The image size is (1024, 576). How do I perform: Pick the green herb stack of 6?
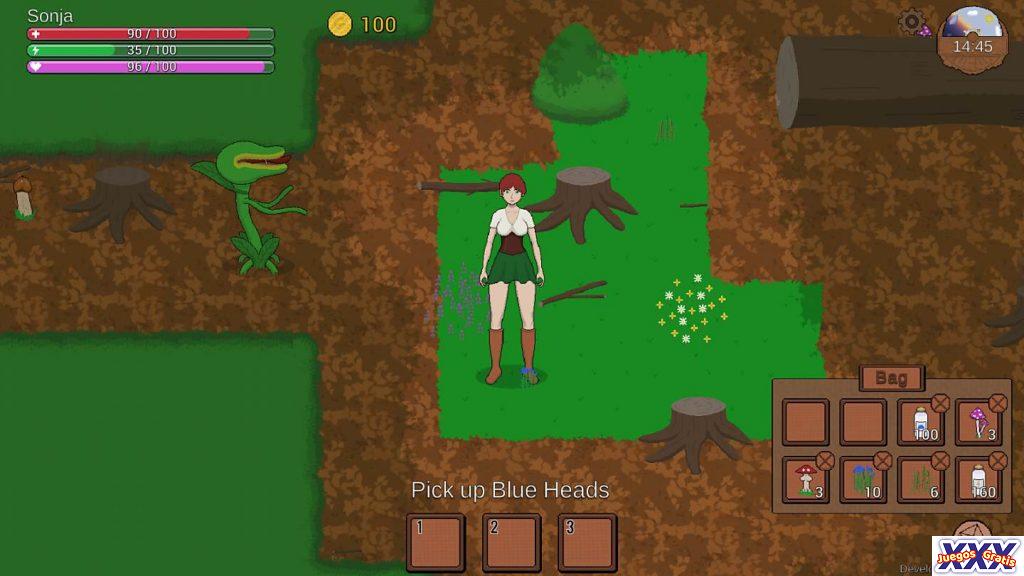tap(921, 480)
